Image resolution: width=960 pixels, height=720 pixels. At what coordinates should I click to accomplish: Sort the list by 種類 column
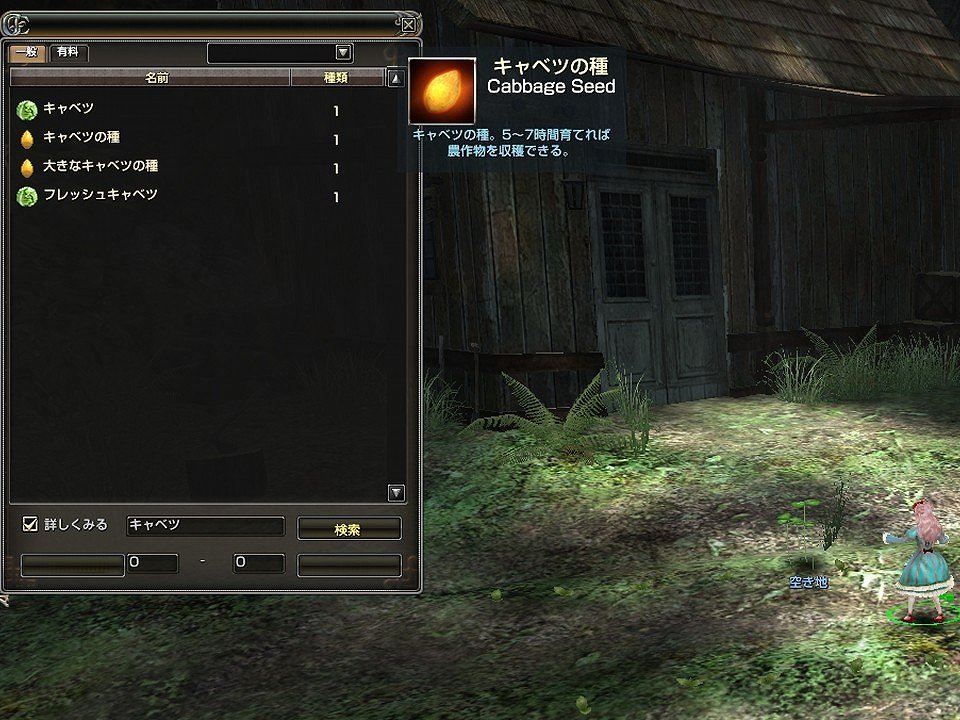tap(336, 77)
